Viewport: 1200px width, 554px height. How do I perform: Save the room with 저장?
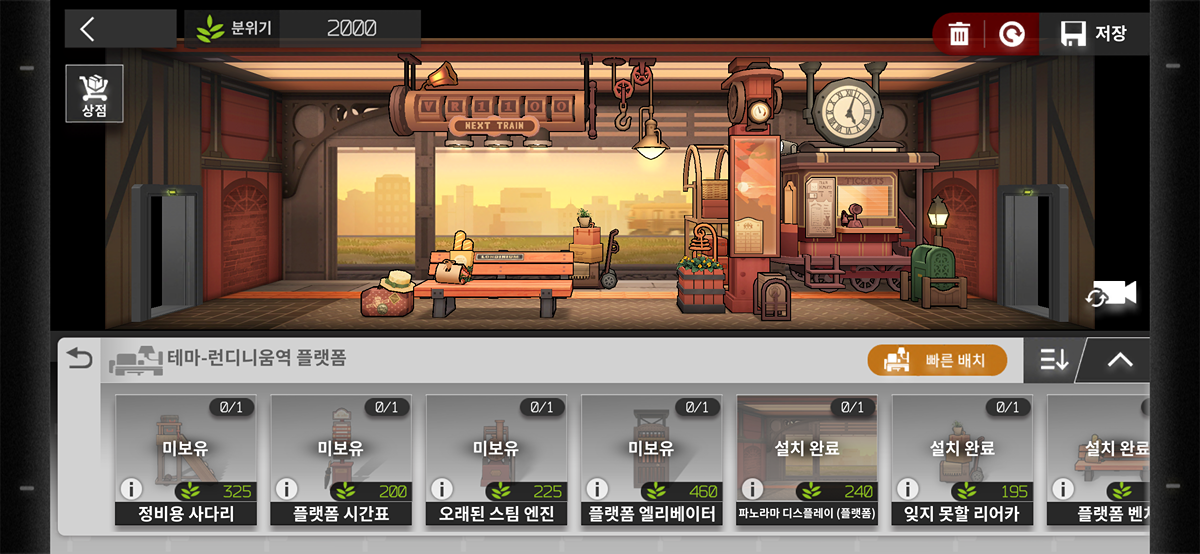pos(1094,34)
